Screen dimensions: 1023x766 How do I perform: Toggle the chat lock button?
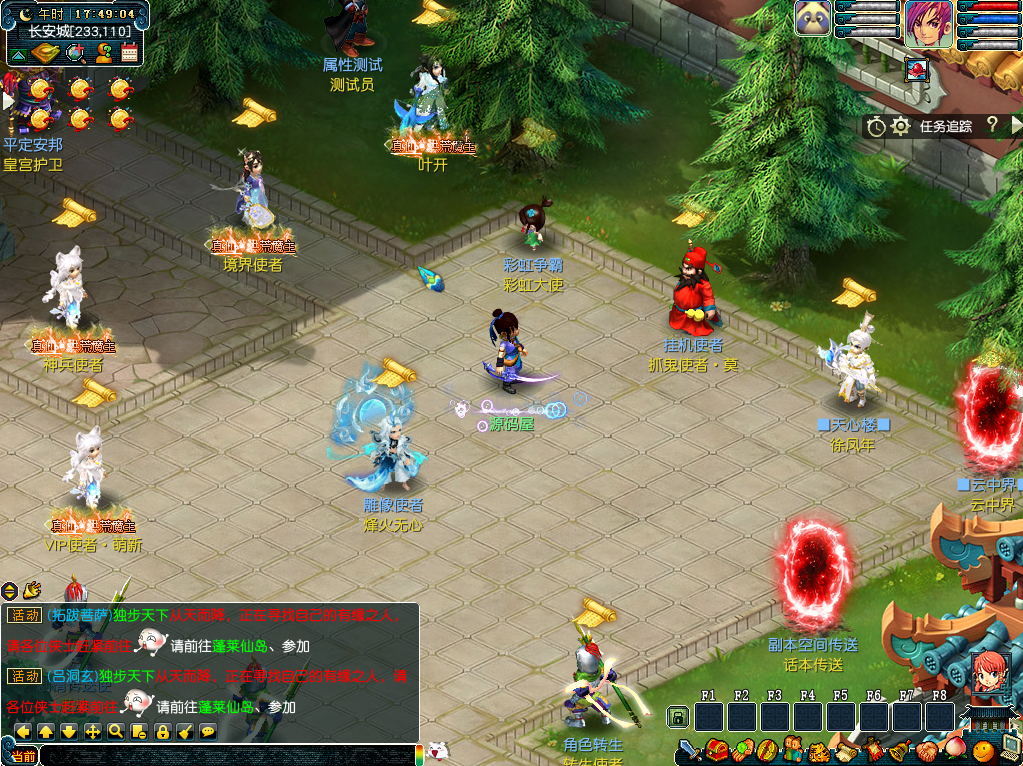162,731
